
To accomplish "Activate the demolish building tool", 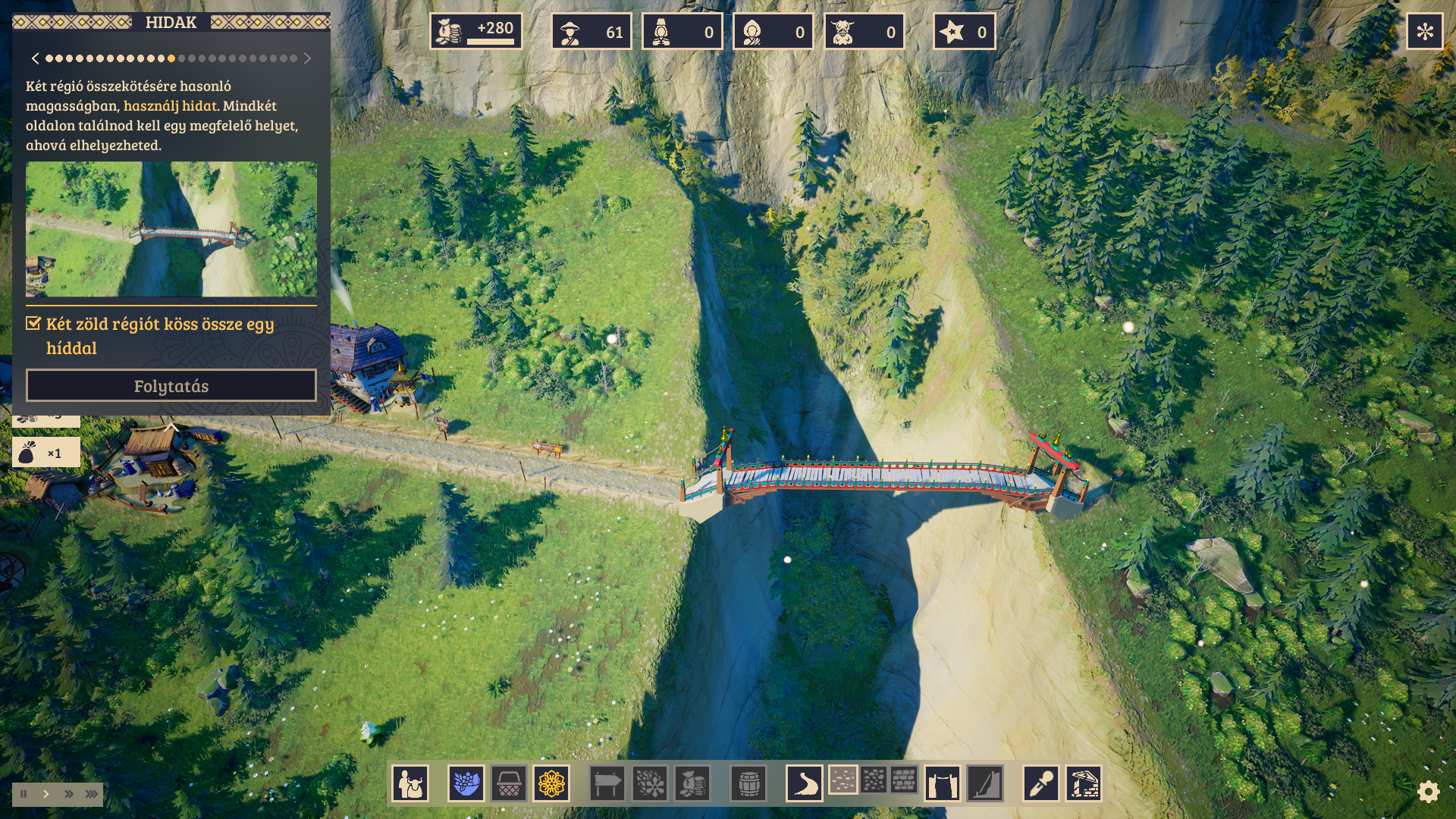I will coord(1084,783).
